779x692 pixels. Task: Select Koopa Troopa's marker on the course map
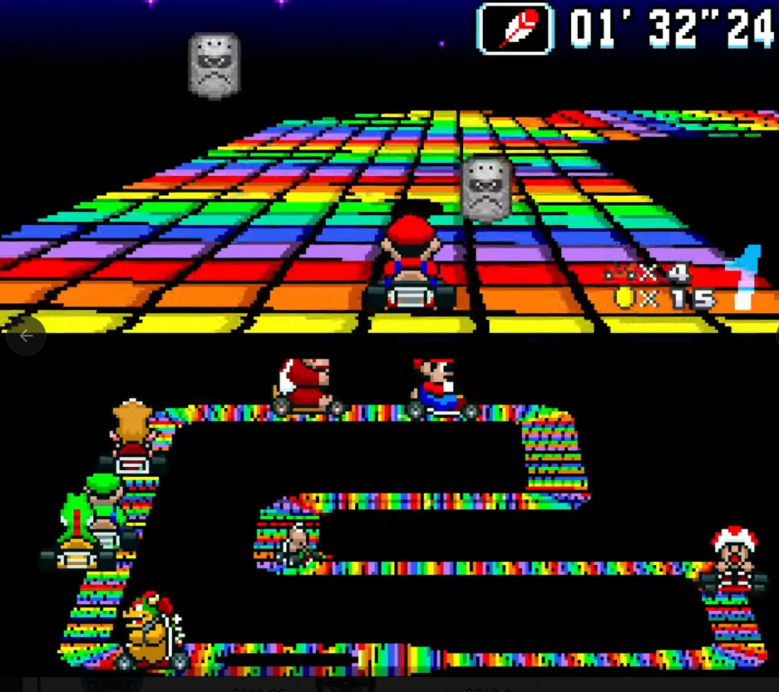(x=297, y=545)
